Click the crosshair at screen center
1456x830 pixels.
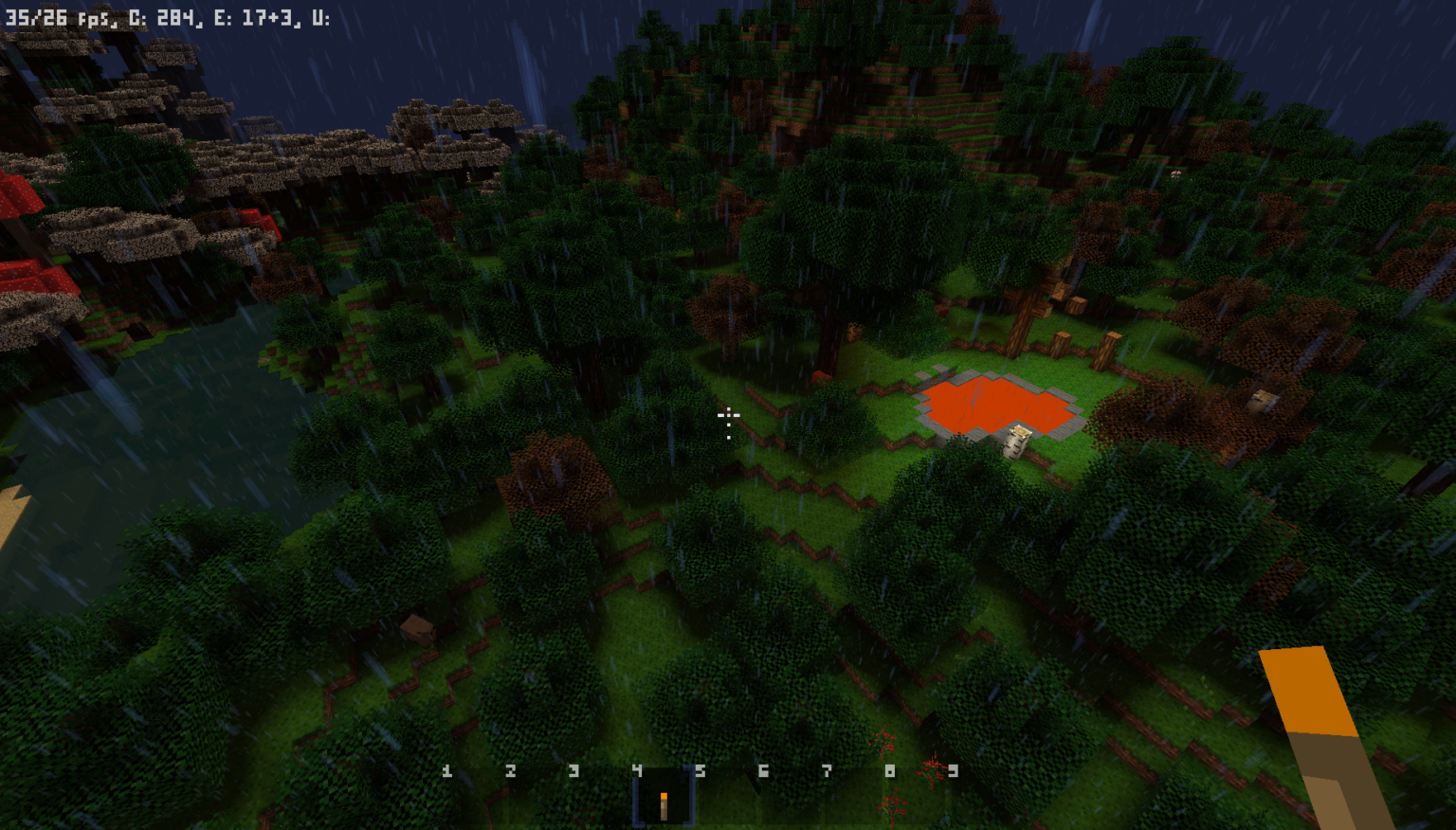[728, 417]
